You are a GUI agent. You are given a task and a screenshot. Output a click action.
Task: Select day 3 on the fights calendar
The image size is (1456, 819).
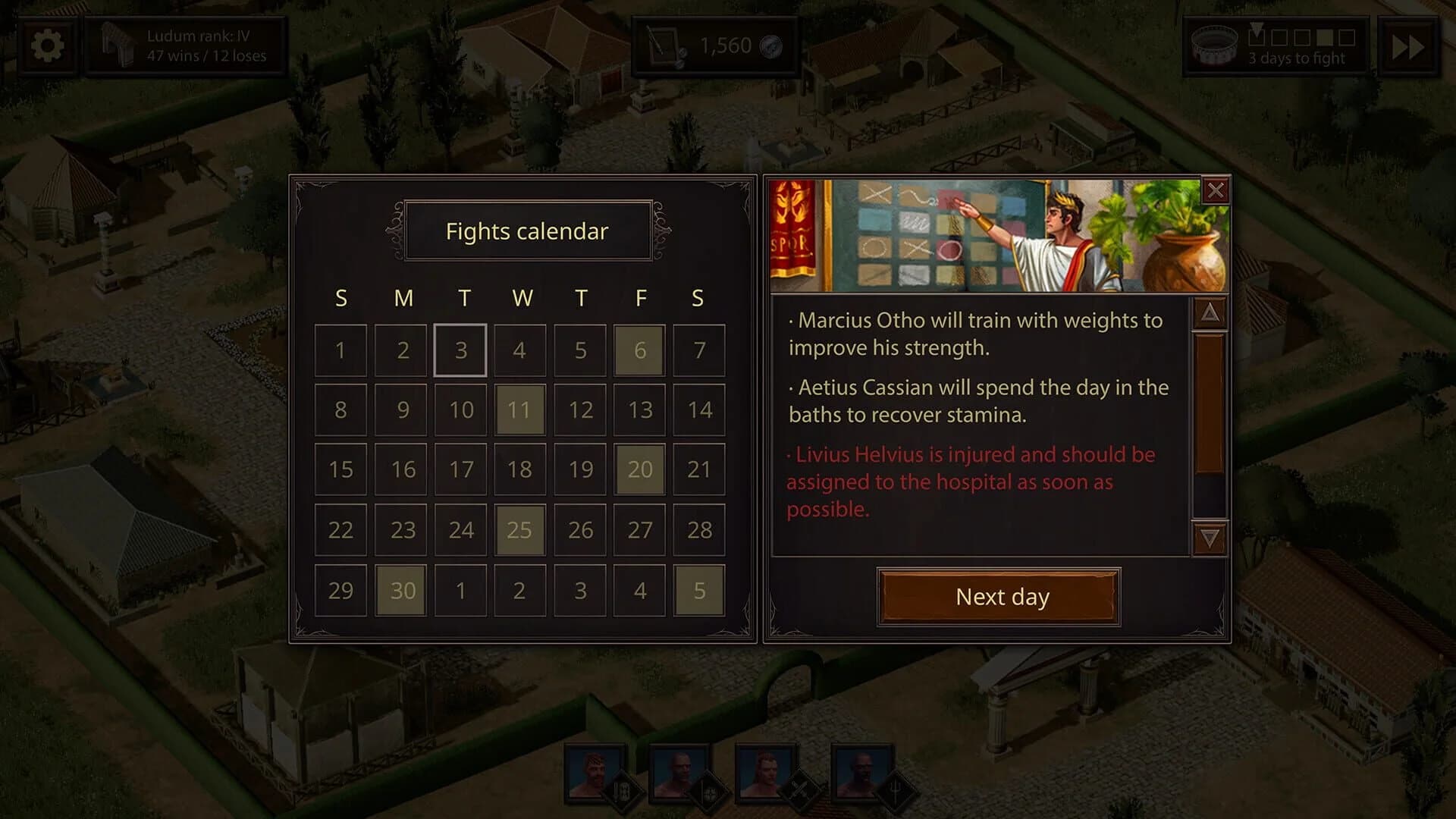pyautogui.click(x=460, y=350)
